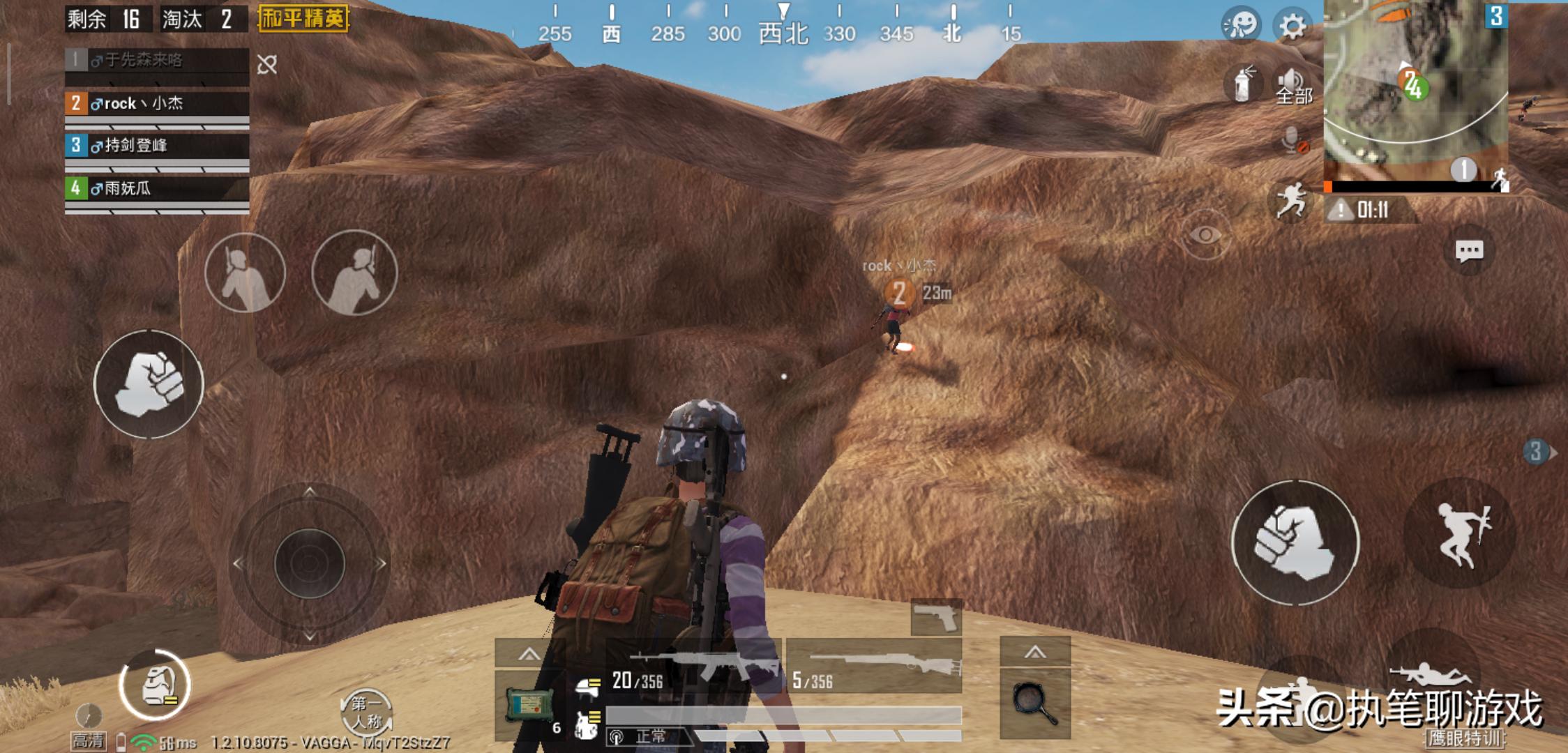The image size is (1568, 753).
Task: Tap the jump button
Action: point(1460,535)
